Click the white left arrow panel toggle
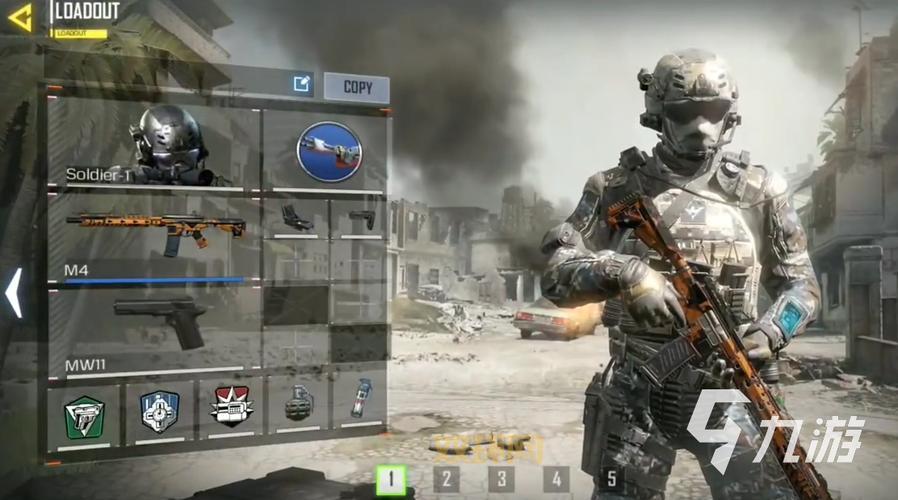Image resolution: width=898 pixels, height=500 pixels. [x=14, y=292]
